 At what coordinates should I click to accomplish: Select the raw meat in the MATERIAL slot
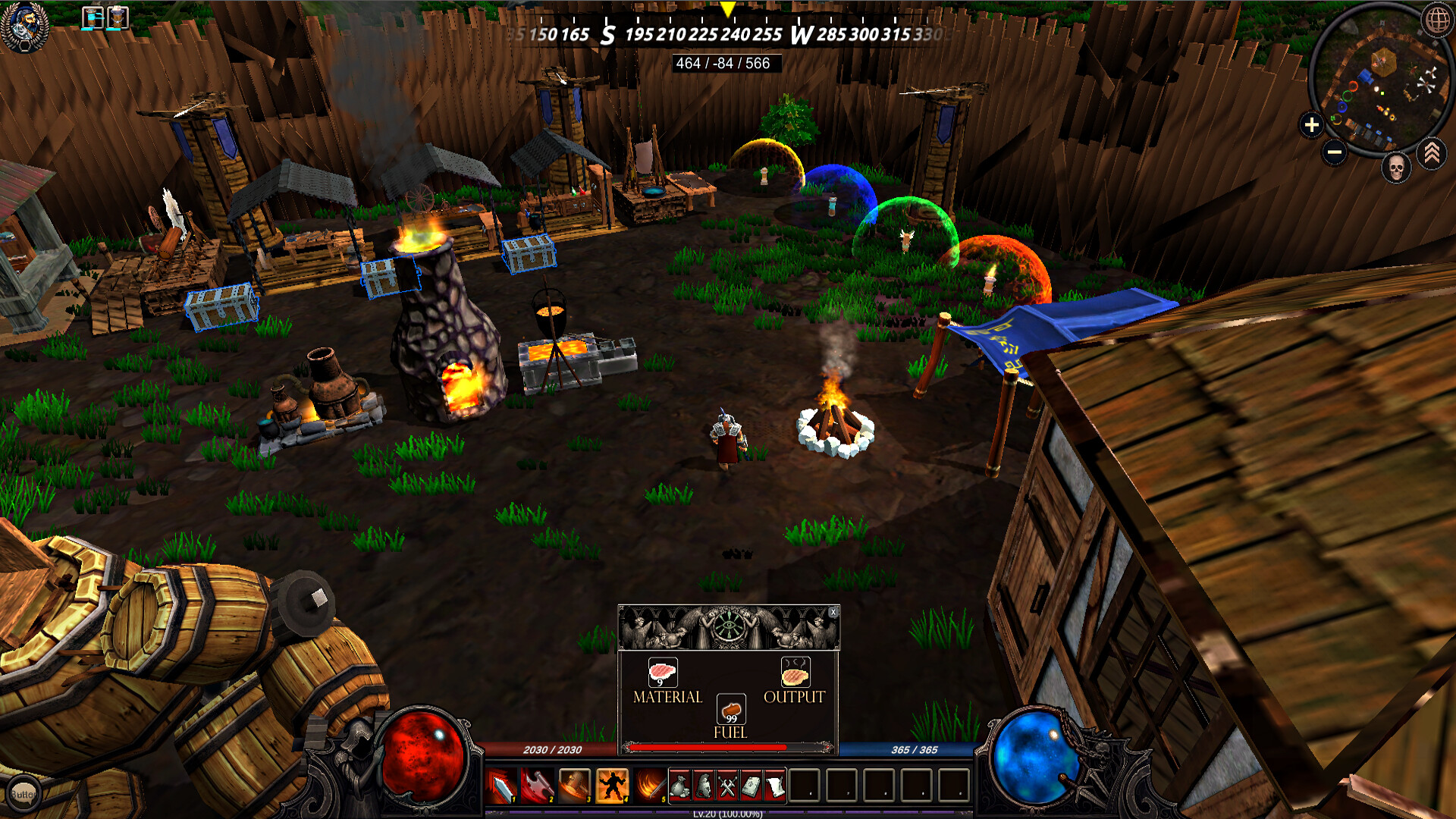(661, 673)
